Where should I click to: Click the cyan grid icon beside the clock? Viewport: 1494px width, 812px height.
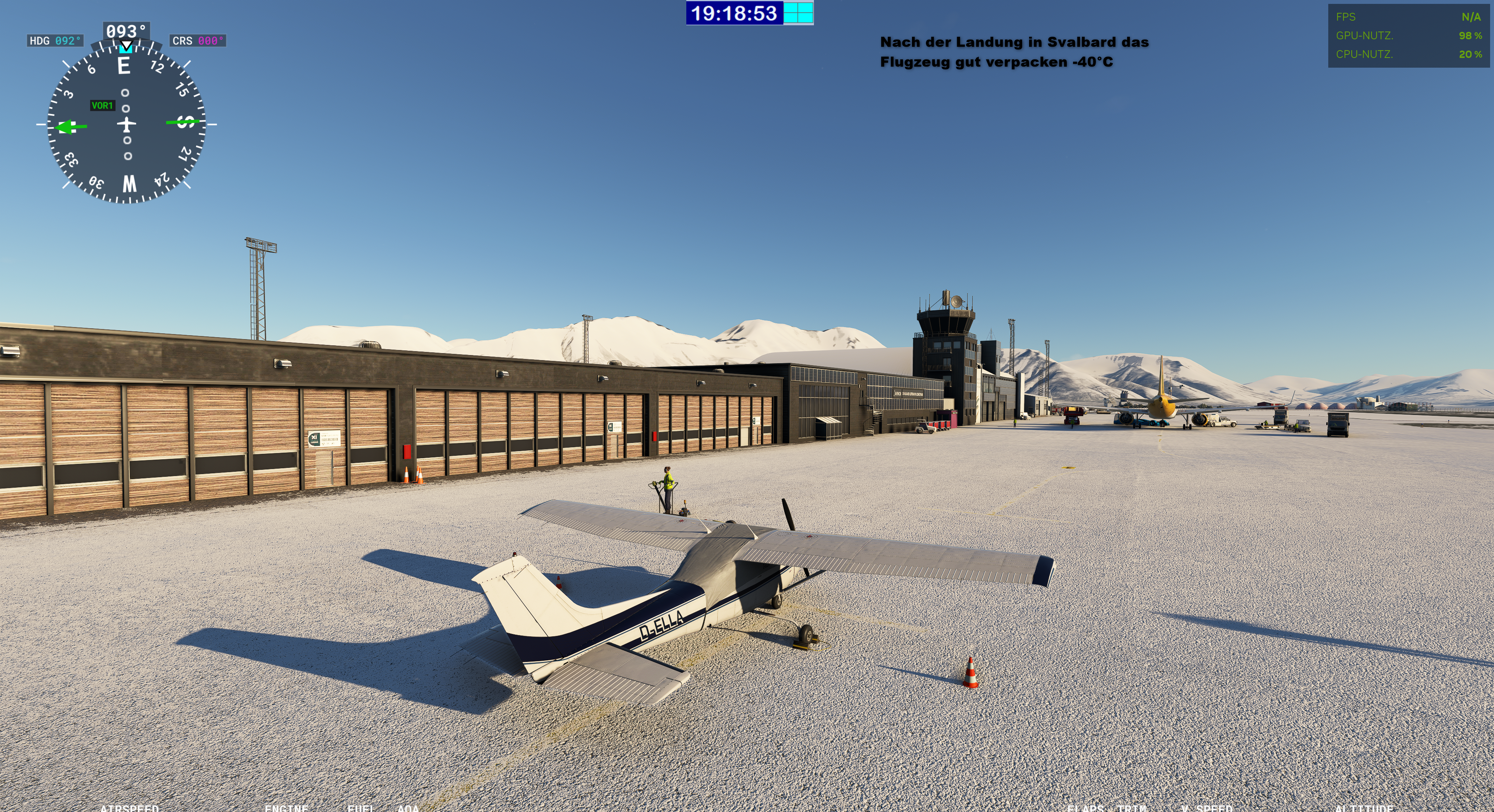[x=798, y=13]
